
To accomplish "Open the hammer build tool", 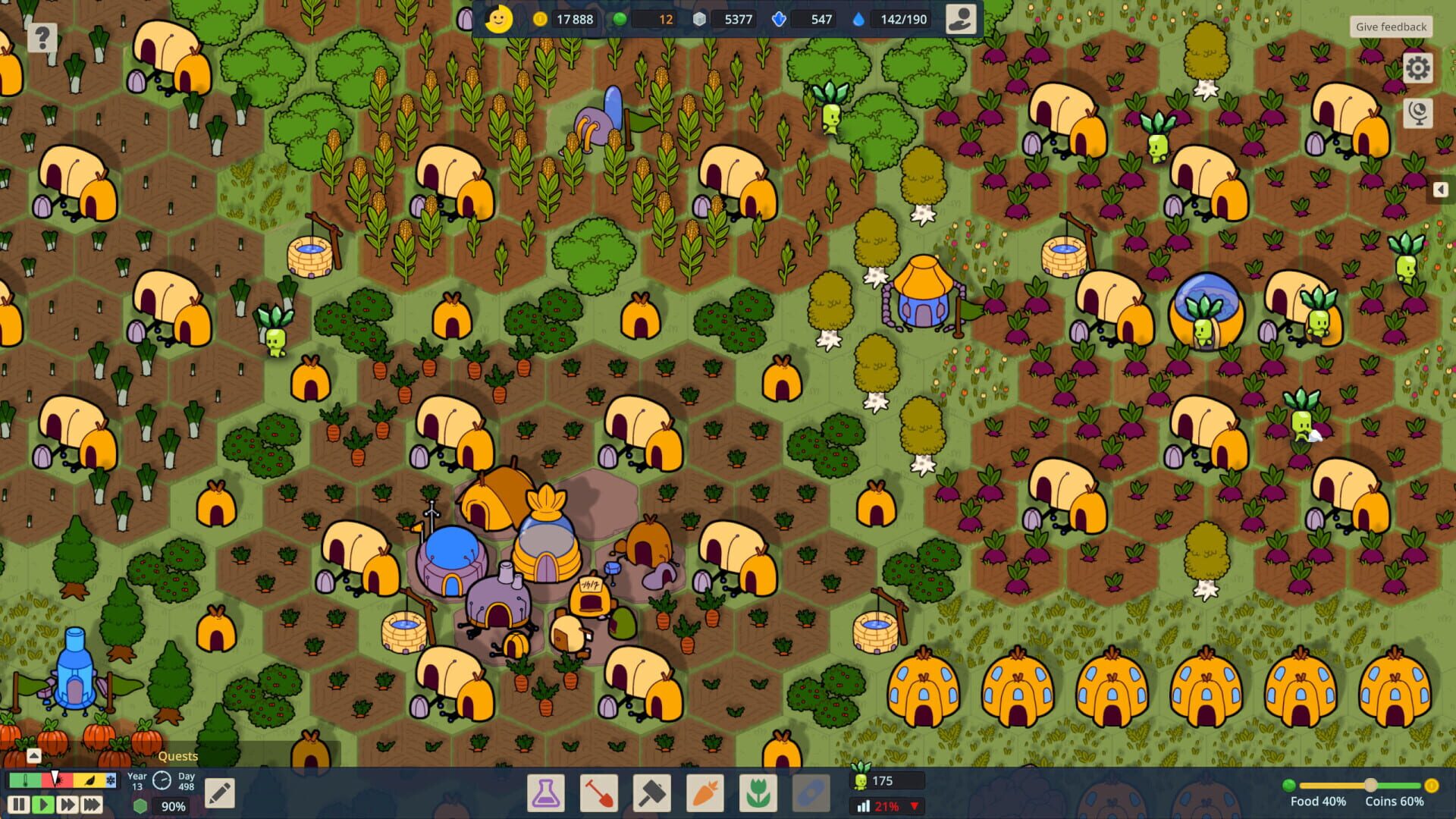I will click(653, 792).
